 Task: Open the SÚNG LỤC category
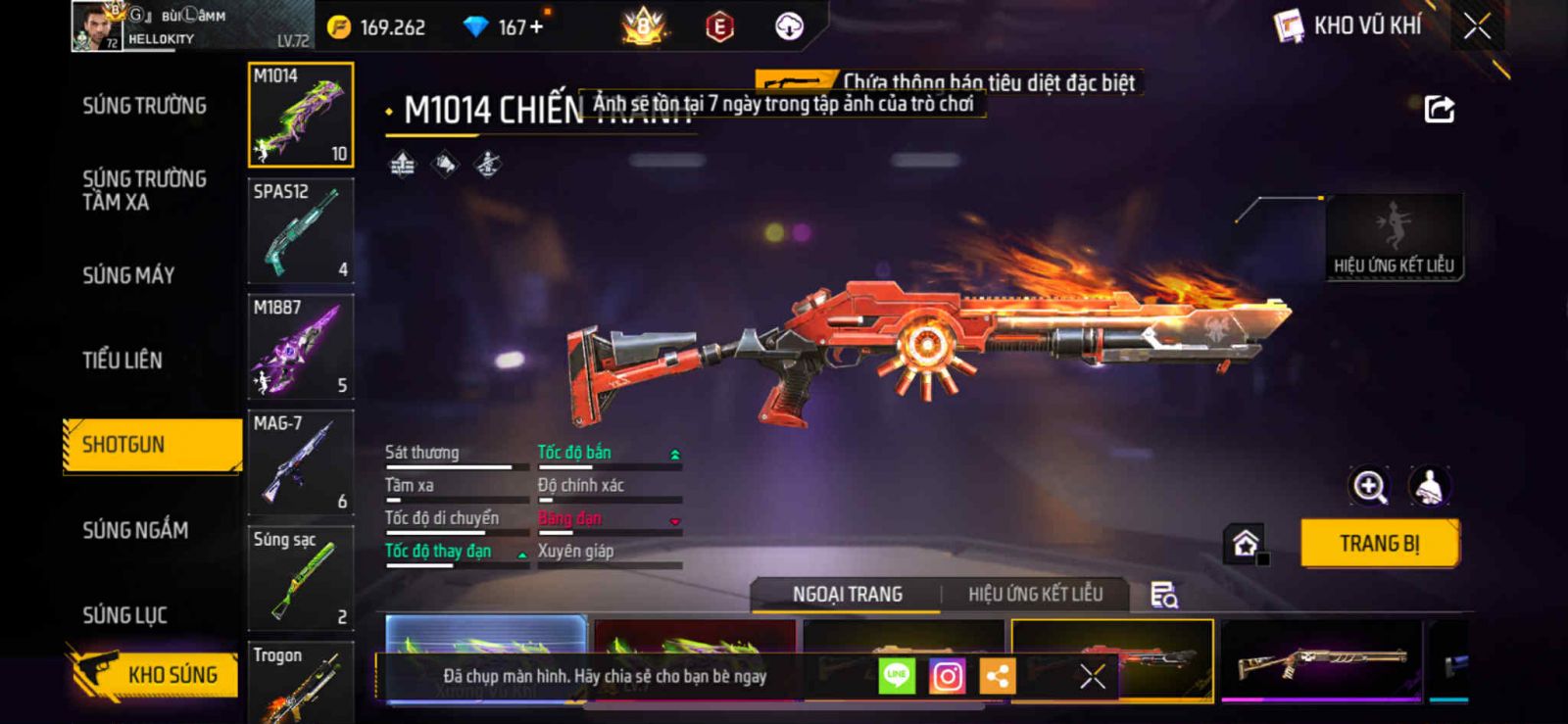click(x=124, y=615)
